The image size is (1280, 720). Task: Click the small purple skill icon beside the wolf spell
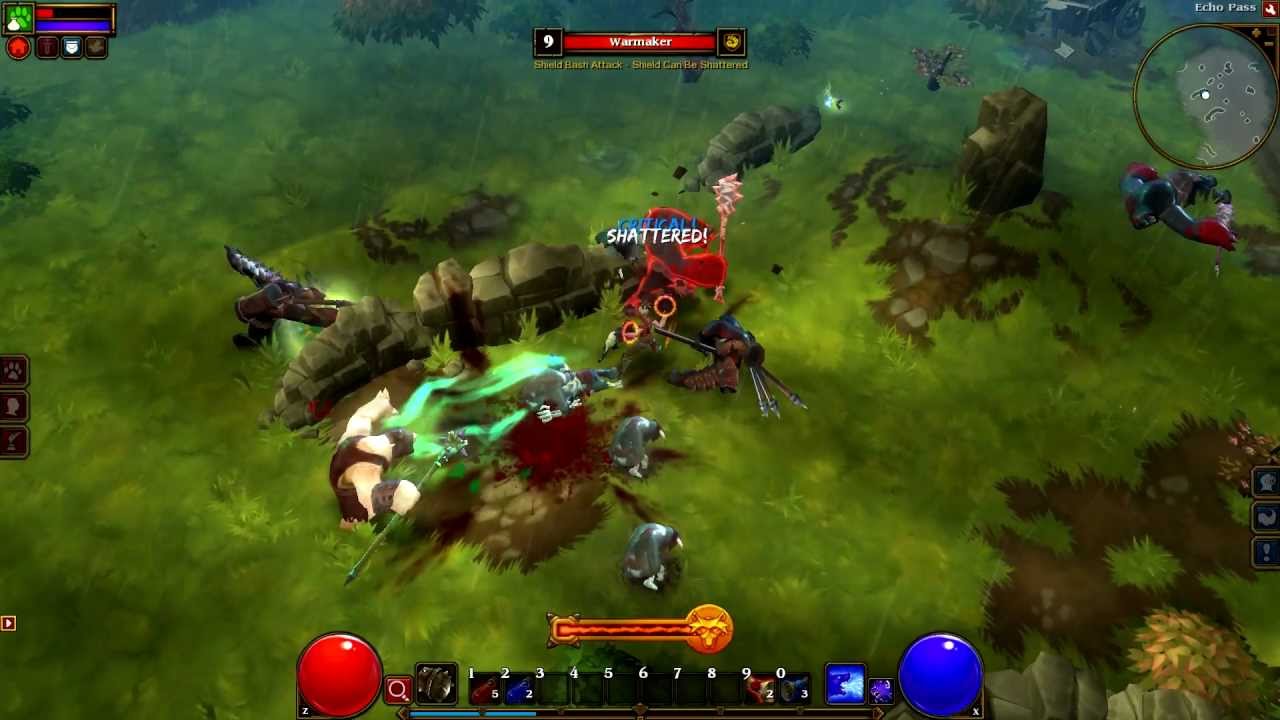(883, 691)
